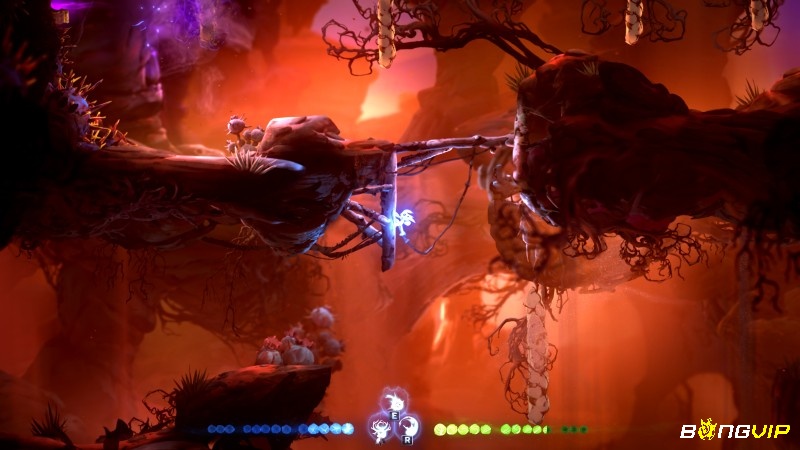Click the BongVIP watermark logo
The image size is (800, 450).
pyautogui.click(x=735, y=430)
